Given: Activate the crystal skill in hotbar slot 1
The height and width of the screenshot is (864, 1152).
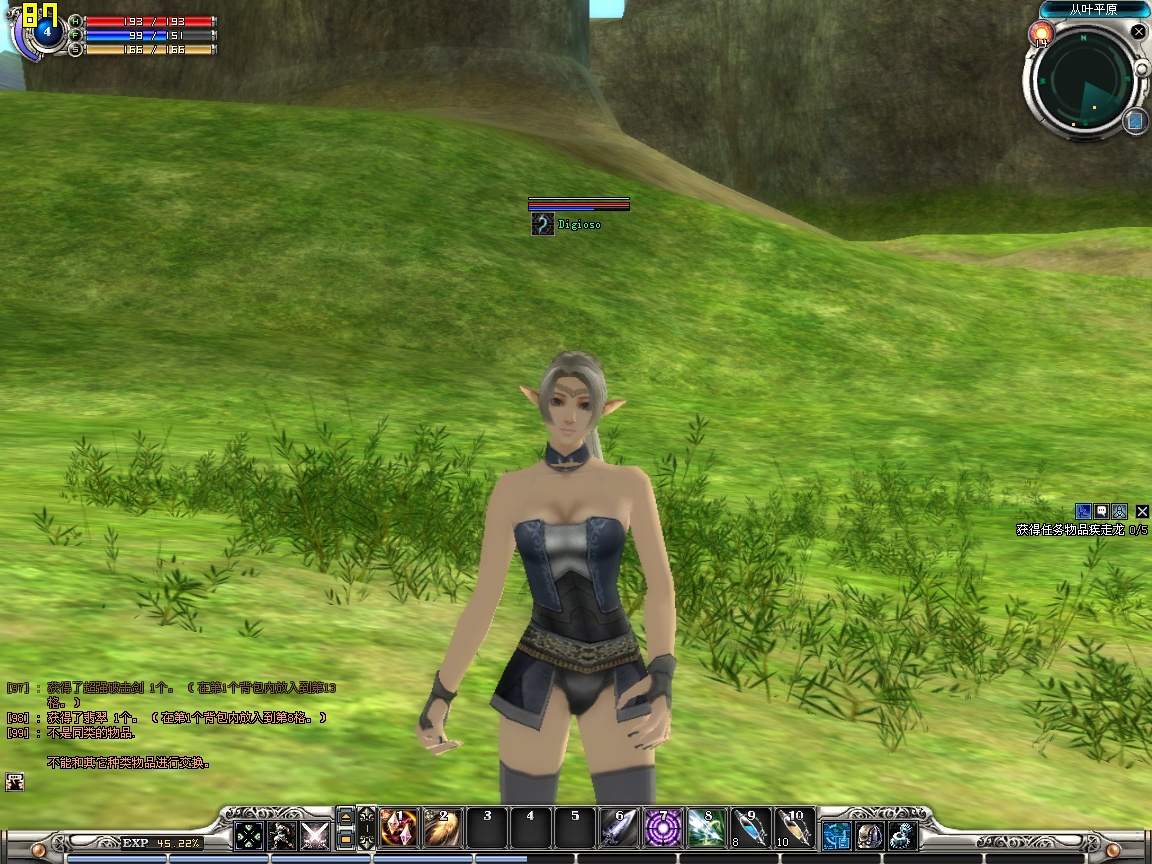Looking at the screenshot, I should coord(399,828).
